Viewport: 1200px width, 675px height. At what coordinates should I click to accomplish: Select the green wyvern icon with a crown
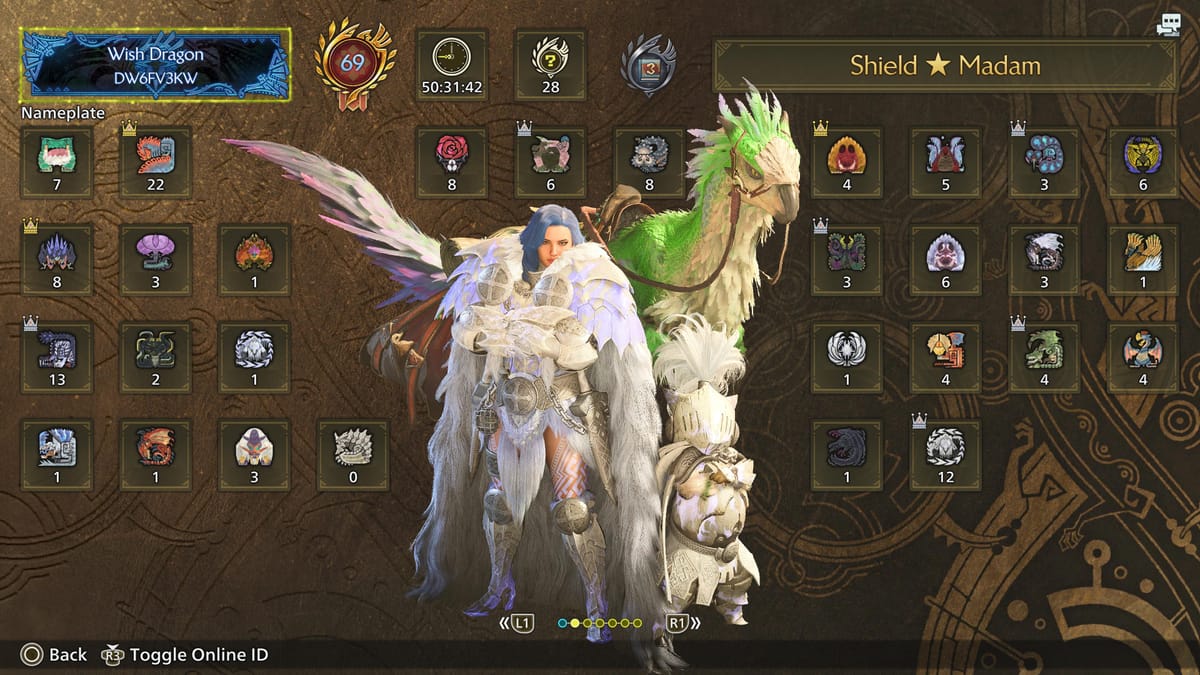pyautogui.click(x=1044, y=357)
